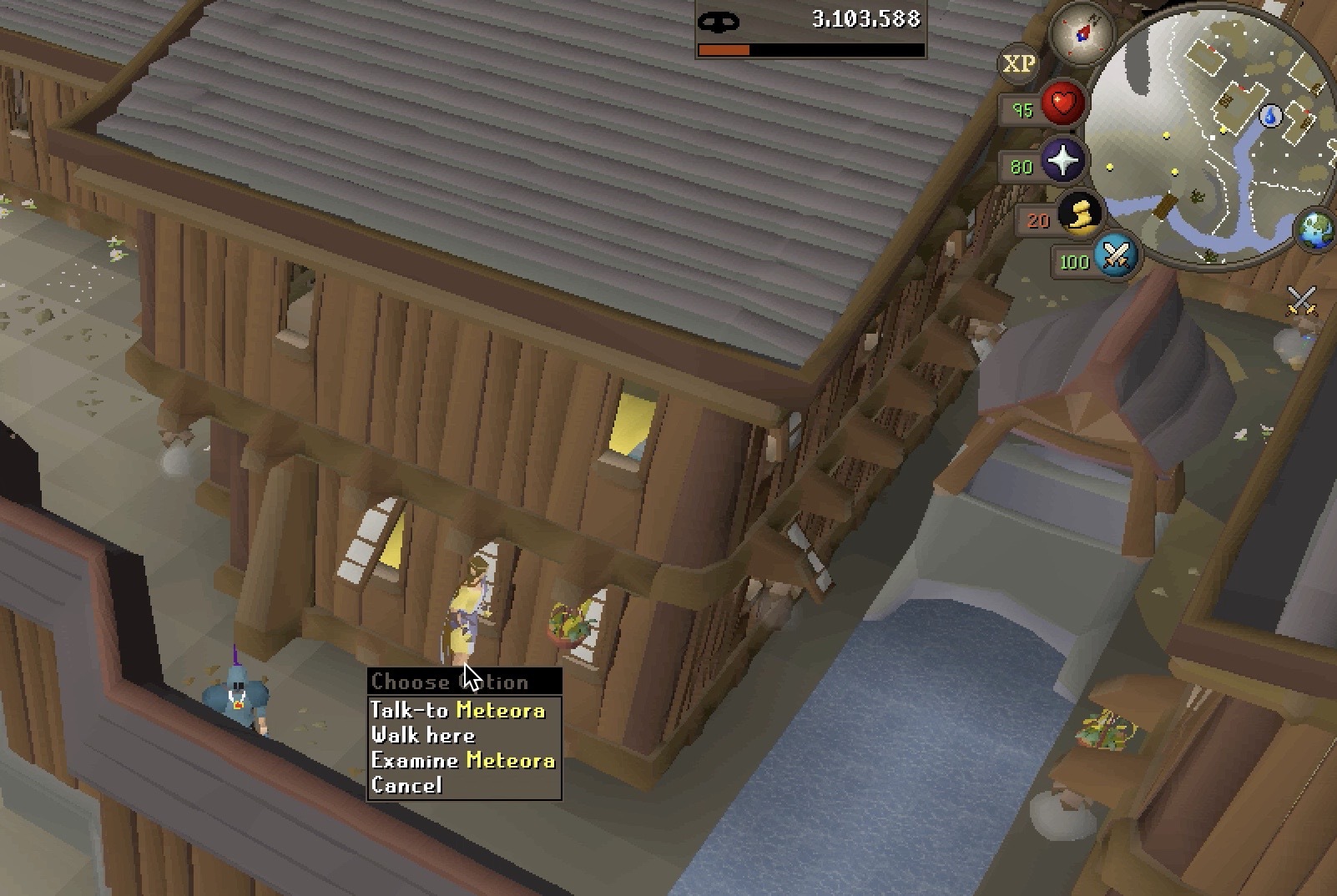Toggle the XP drops button
The width and height of the screenshot is (1337, 896).
click(x=1018, y=64)
